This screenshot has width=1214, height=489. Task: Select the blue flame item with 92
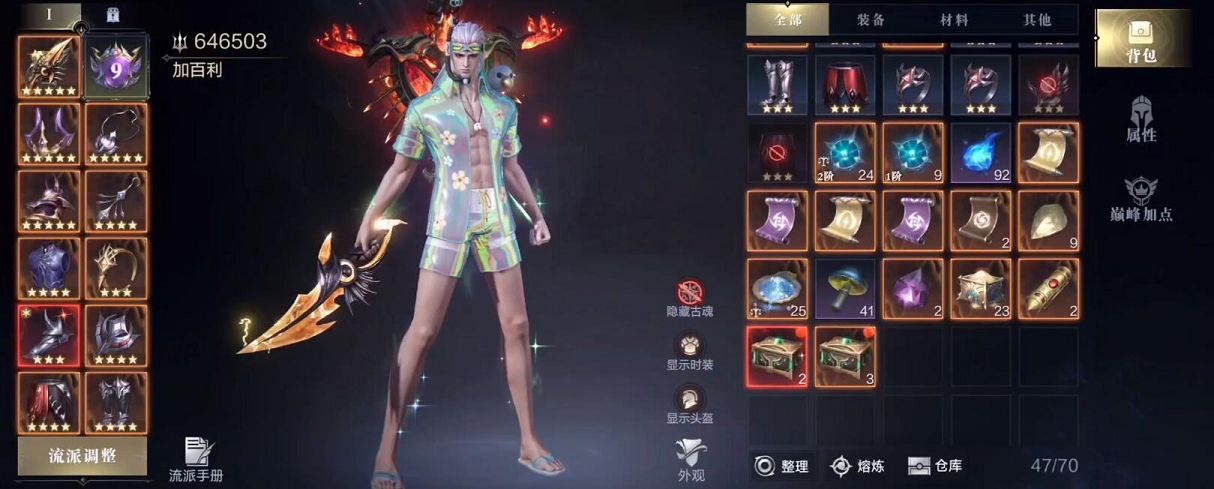coord(981,153)
